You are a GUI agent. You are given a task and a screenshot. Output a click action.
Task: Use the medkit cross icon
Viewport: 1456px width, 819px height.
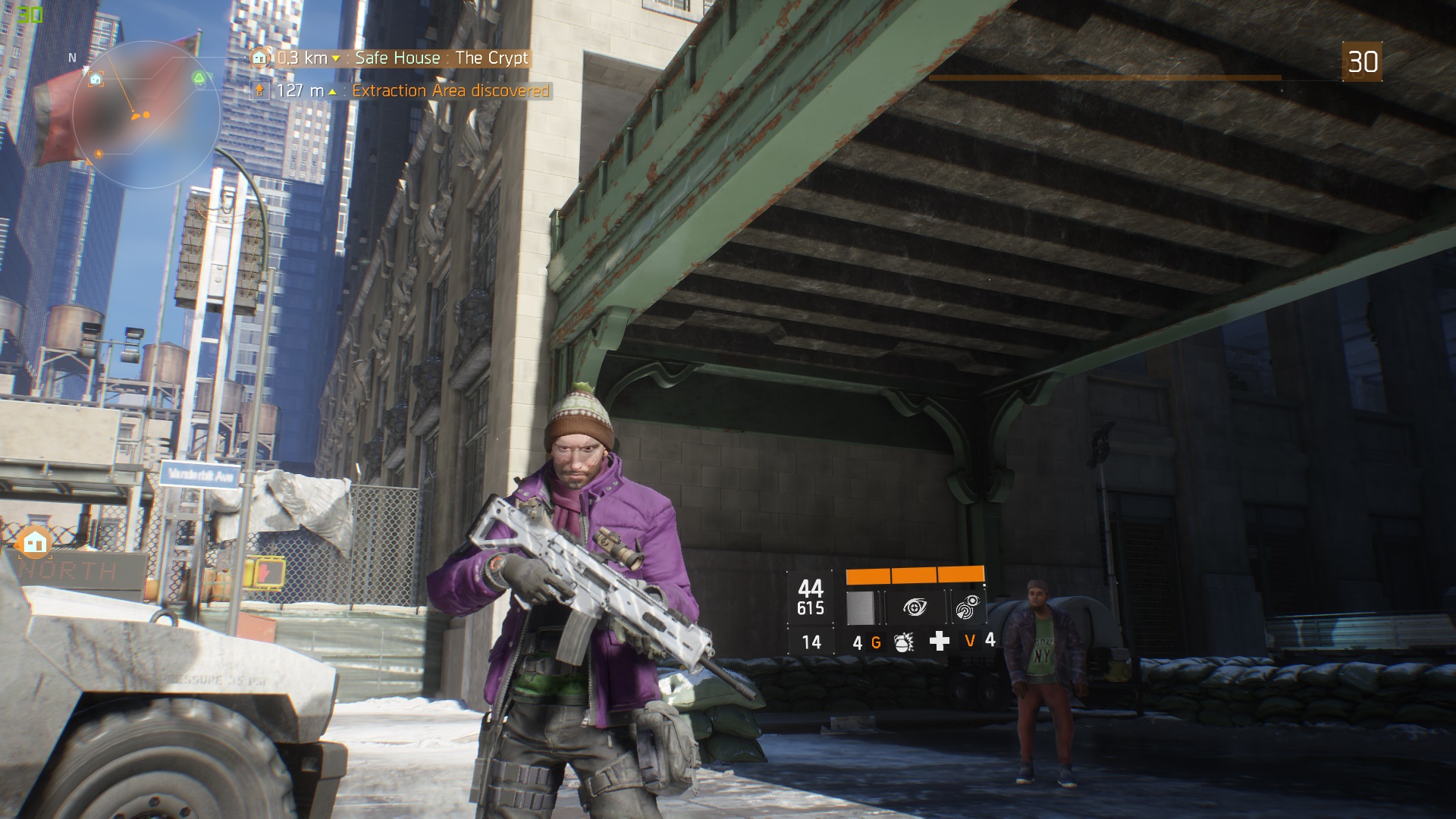click(x=939, y=642)
